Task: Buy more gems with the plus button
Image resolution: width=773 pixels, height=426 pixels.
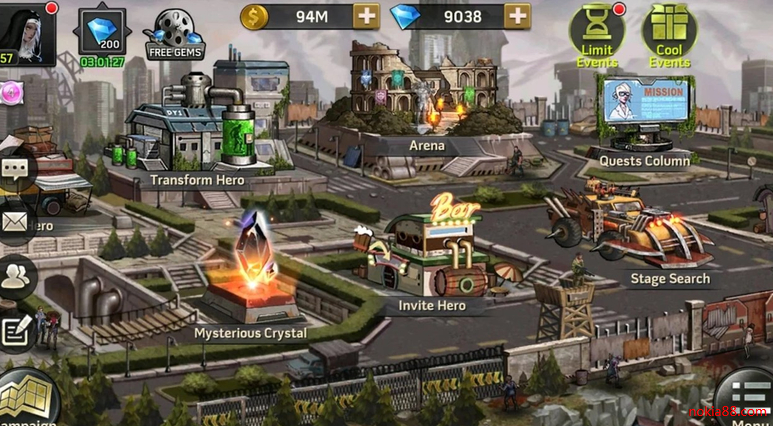Action: [517, 16]
